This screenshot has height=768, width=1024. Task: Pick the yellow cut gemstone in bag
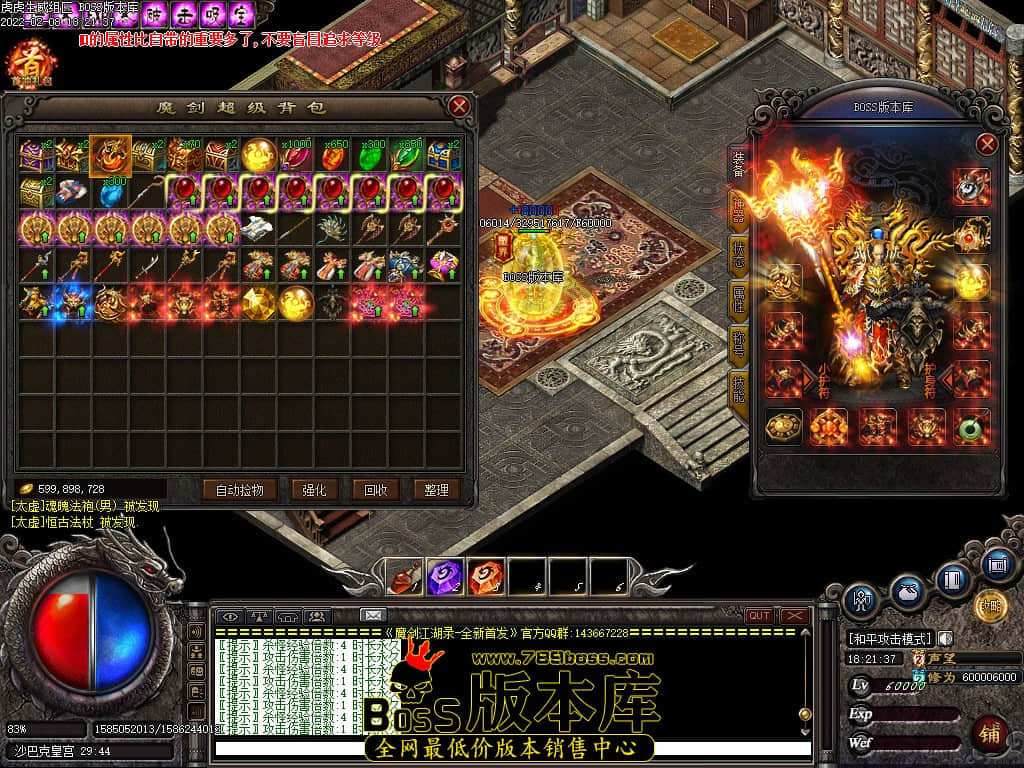[x=259, y=302]
